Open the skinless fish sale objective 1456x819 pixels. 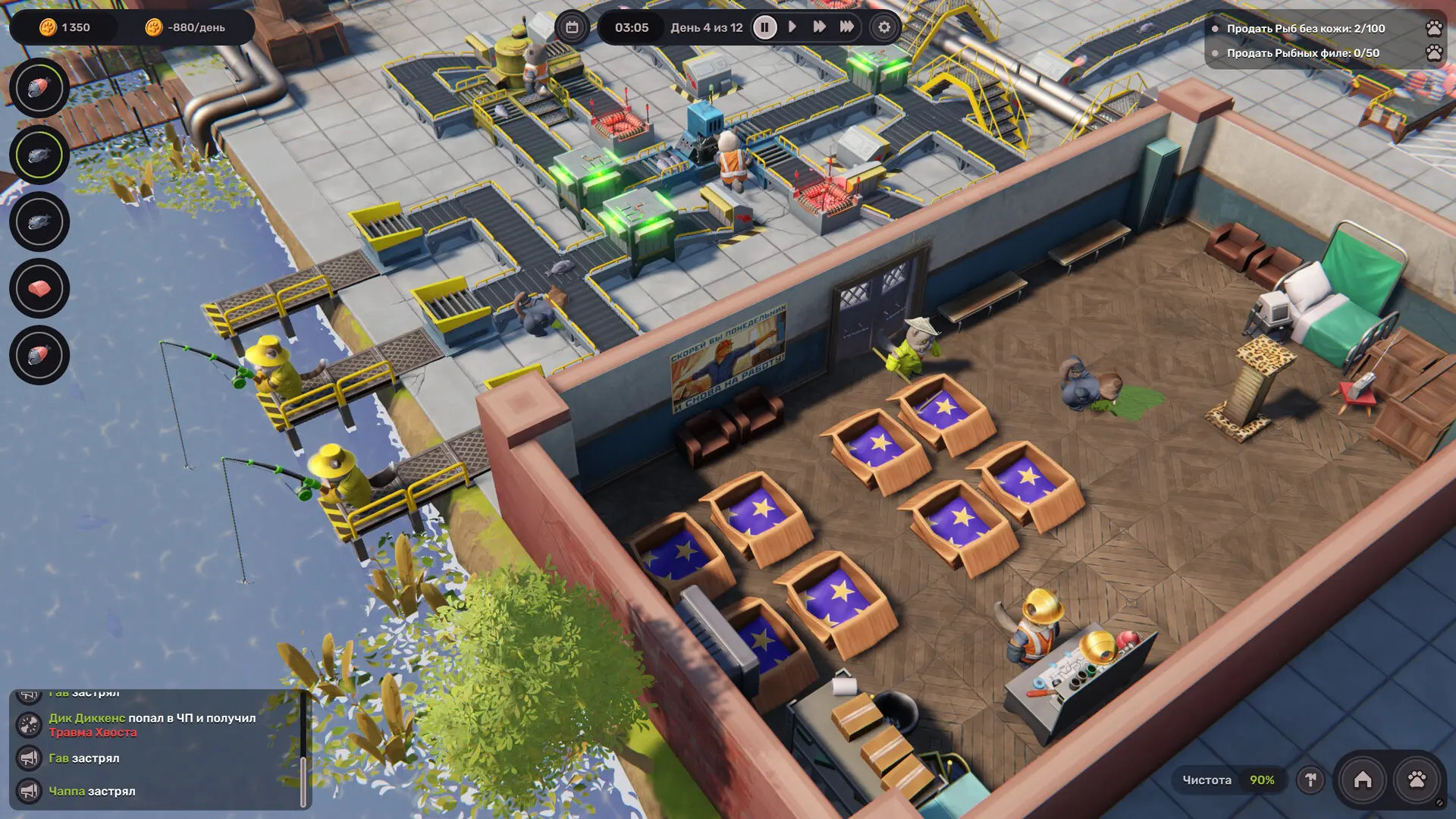pyautogui.click(x=1305, y=29)
